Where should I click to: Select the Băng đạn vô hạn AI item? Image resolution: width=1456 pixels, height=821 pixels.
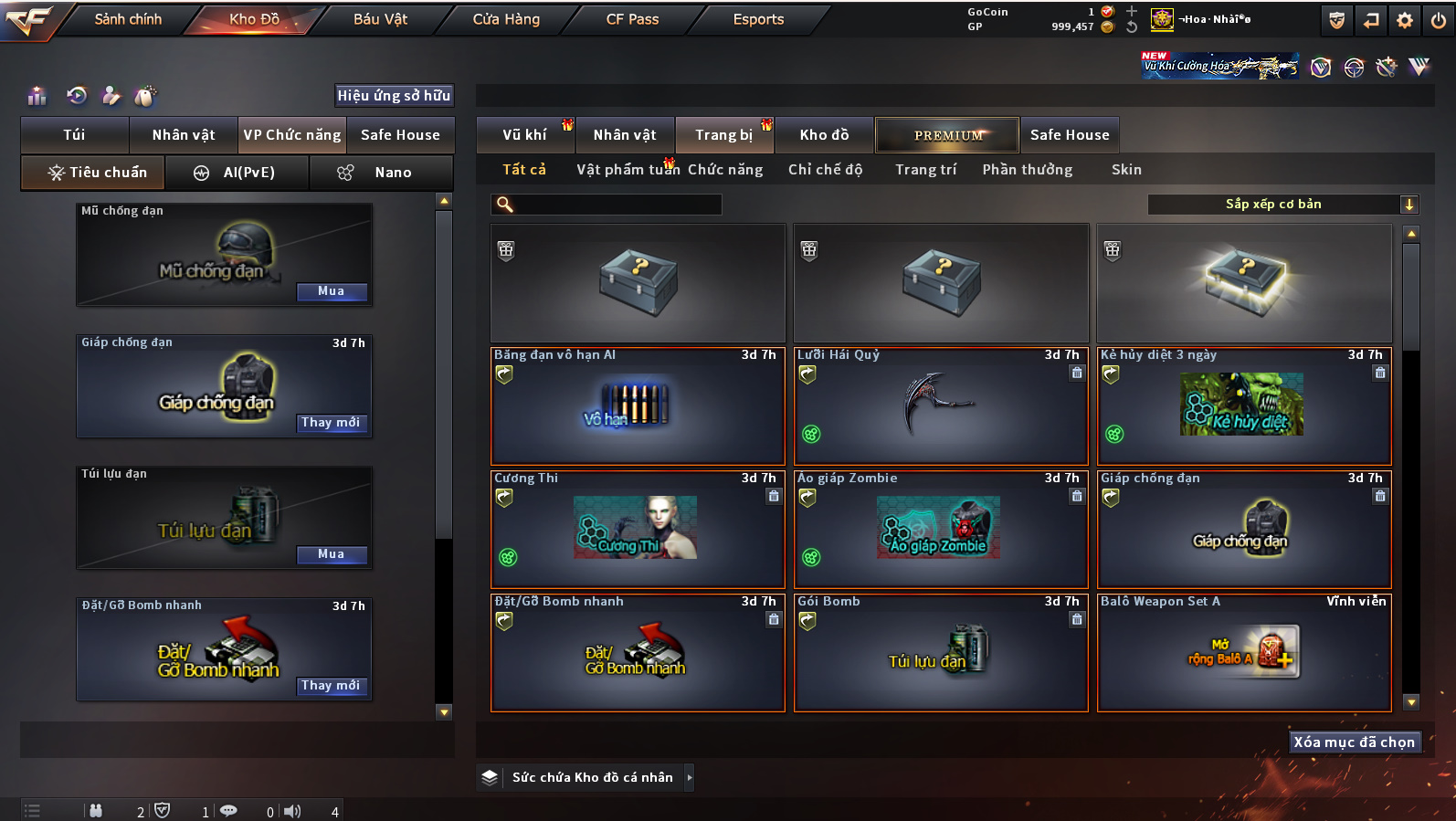[638, 406]
